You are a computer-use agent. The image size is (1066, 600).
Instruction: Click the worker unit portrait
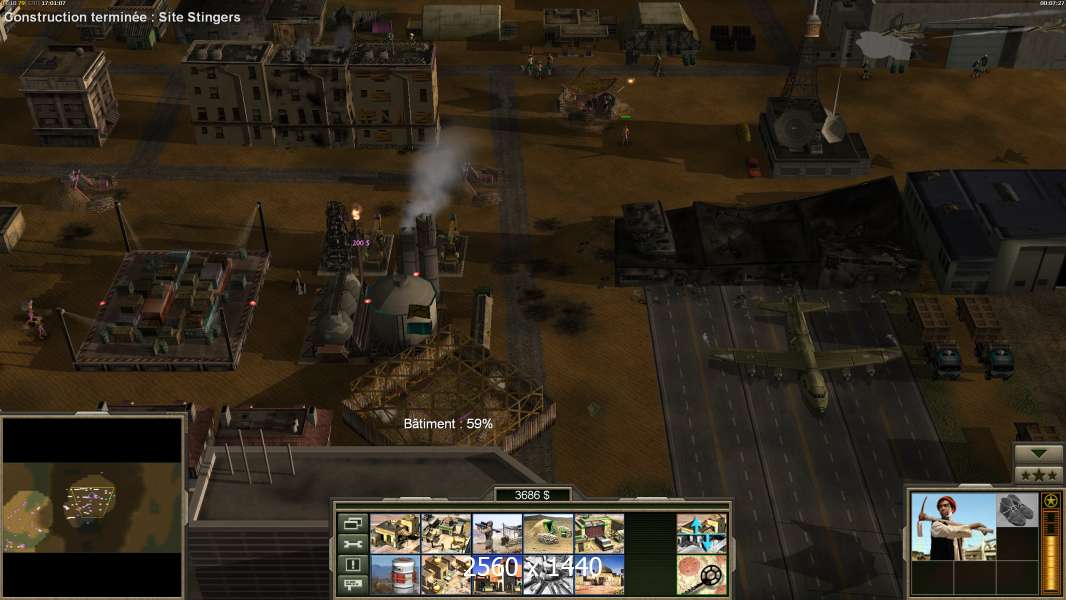point(953,527)
